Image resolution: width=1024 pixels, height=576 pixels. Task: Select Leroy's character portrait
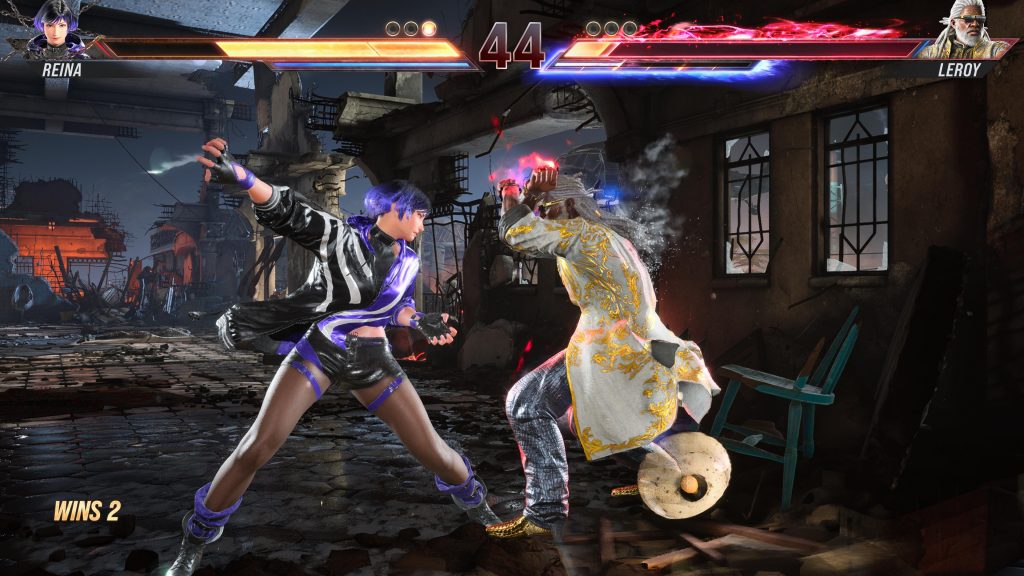[x=966, y=32]
